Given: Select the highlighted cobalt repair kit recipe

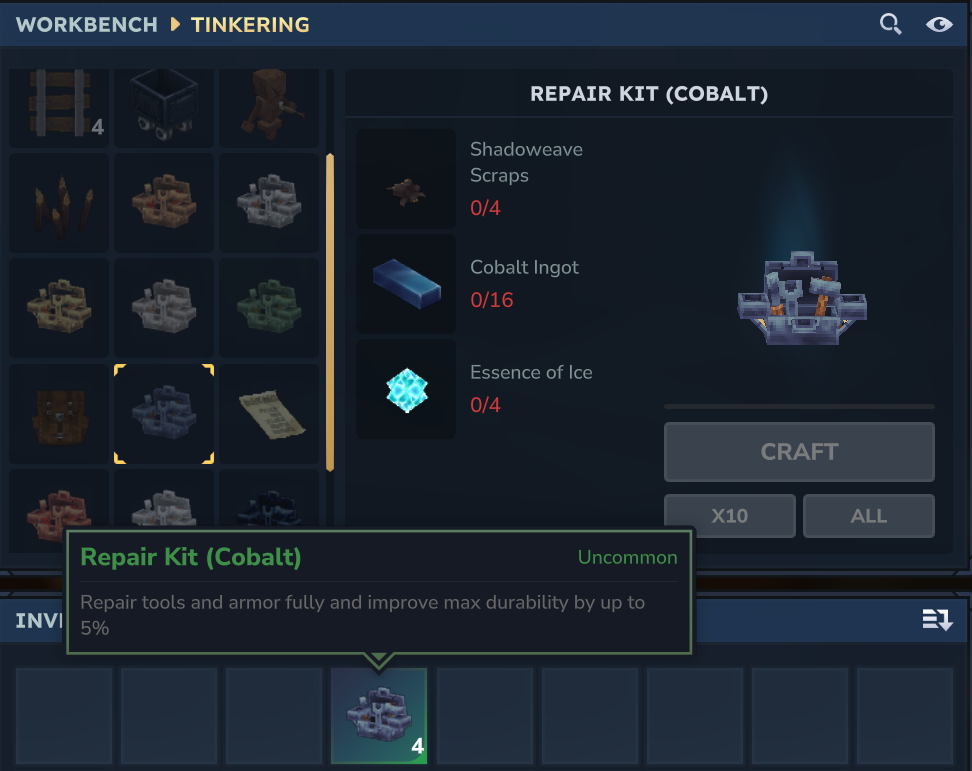Looking at the screenshot, I should pyautogui.click(x=163, y=413).
